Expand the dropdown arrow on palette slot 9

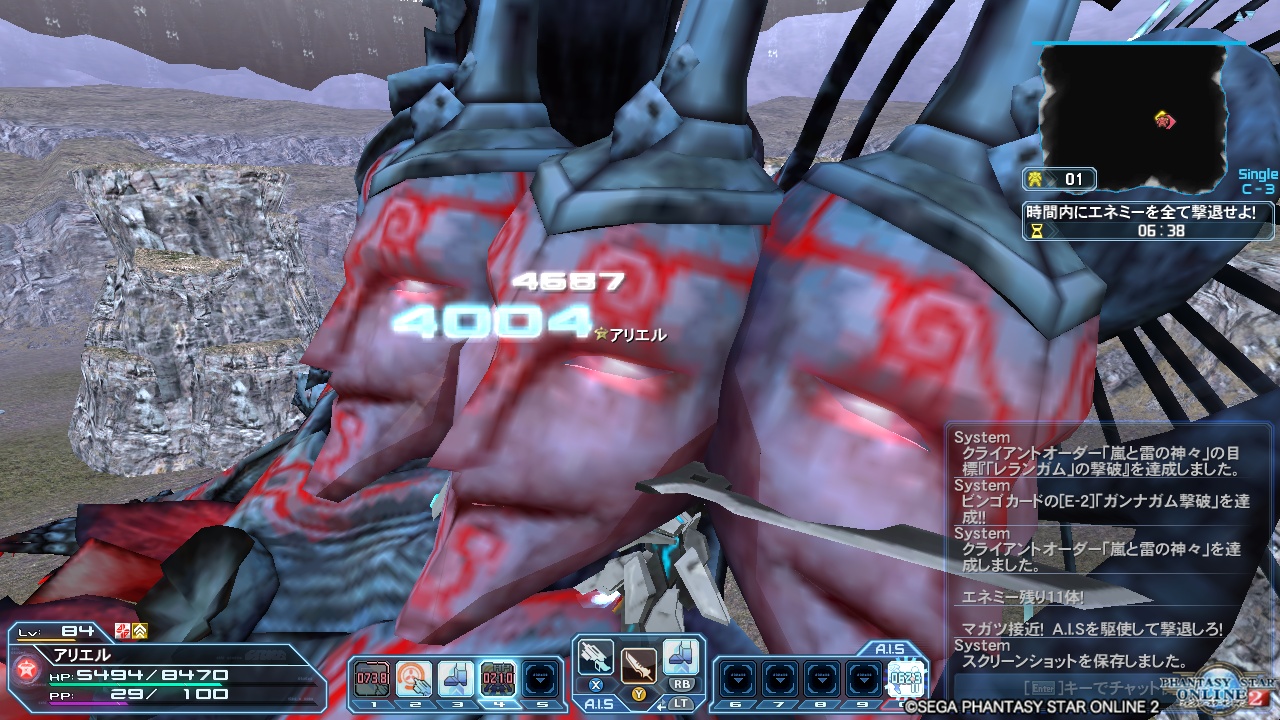[864, 679]
